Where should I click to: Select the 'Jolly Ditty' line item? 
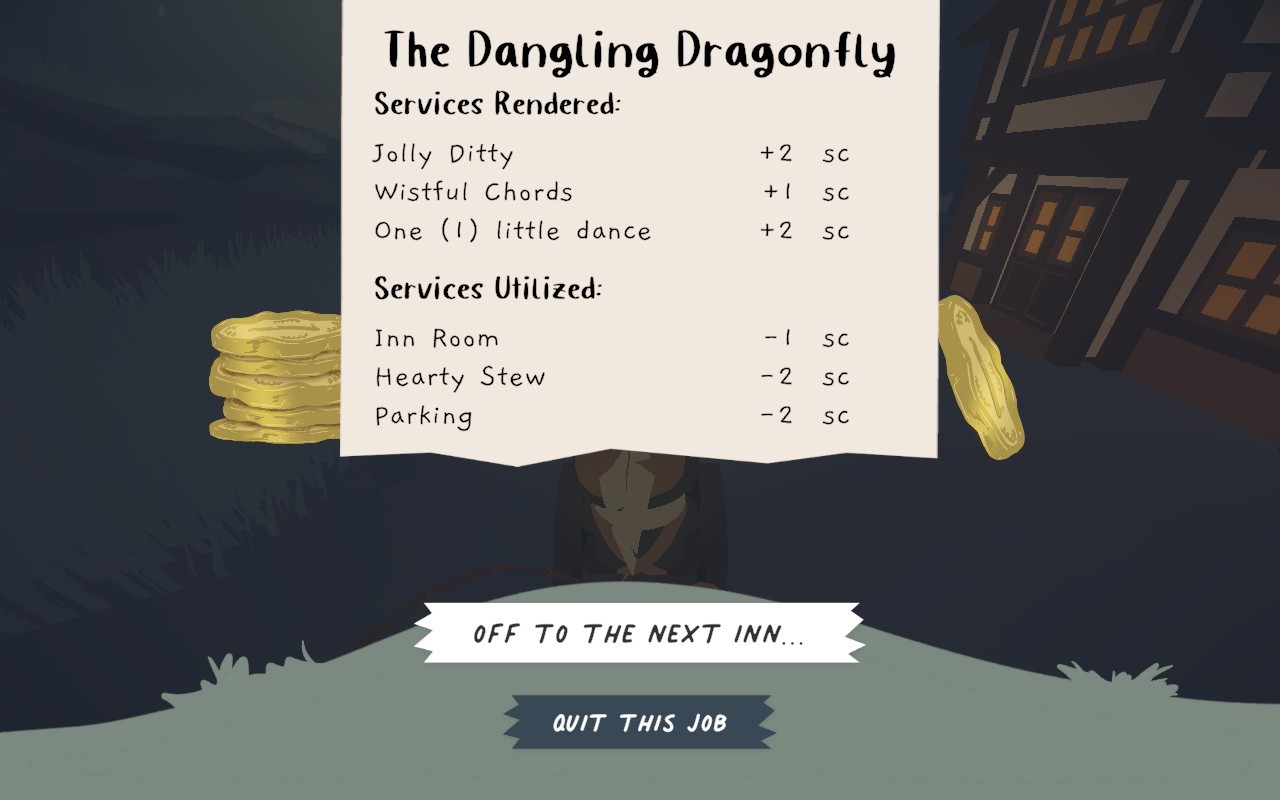(x=443, y=154)
